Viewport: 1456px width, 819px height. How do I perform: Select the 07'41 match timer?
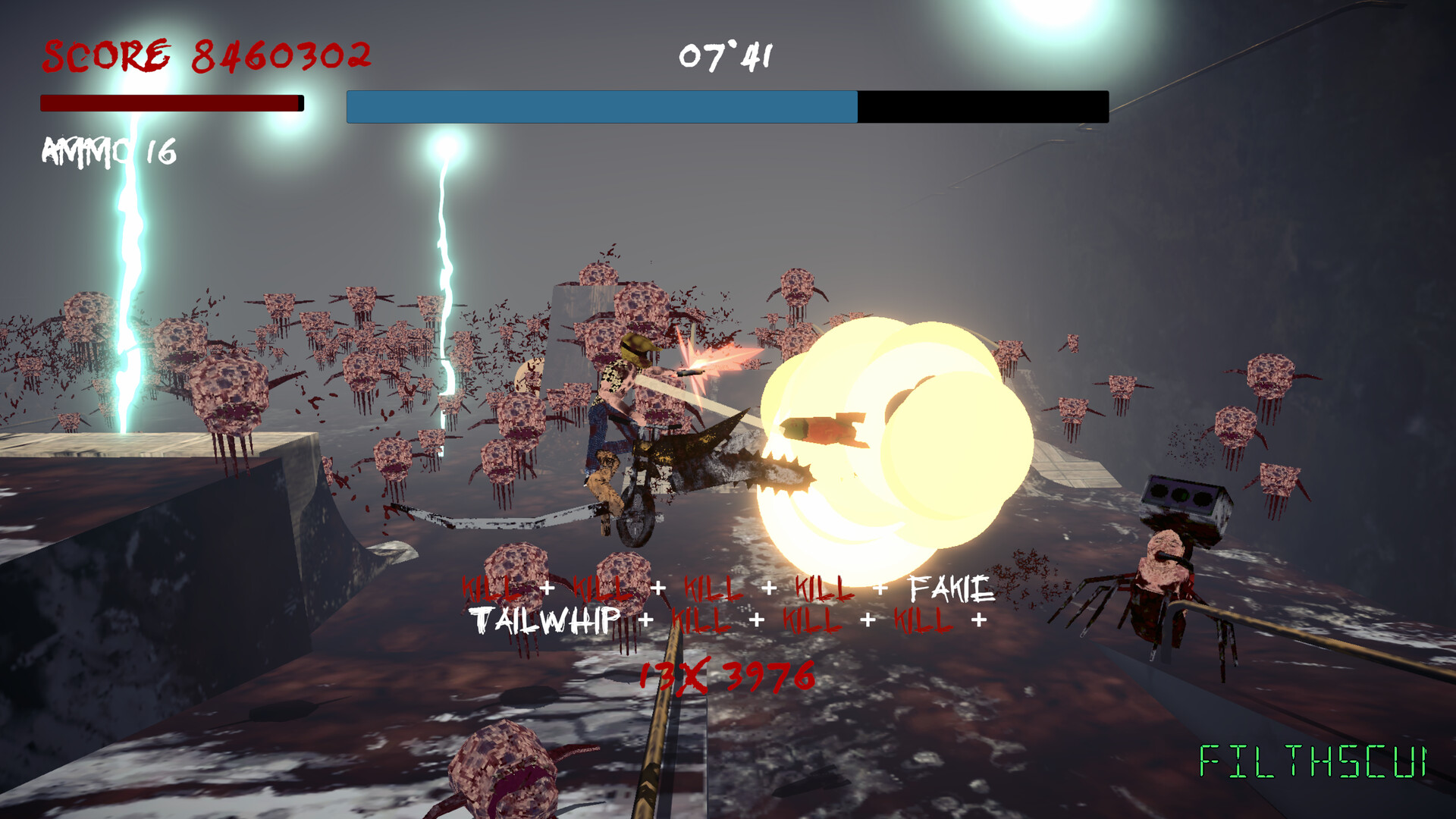pyautogui.click(x=724, y=53)
